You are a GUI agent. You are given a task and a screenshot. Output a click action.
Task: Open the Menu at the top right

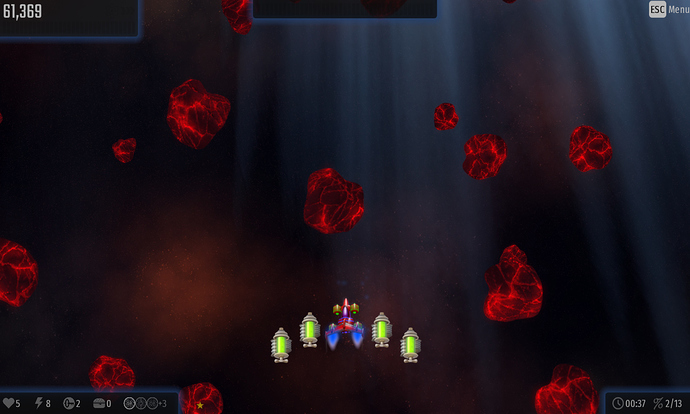click(x=669, y=9)
